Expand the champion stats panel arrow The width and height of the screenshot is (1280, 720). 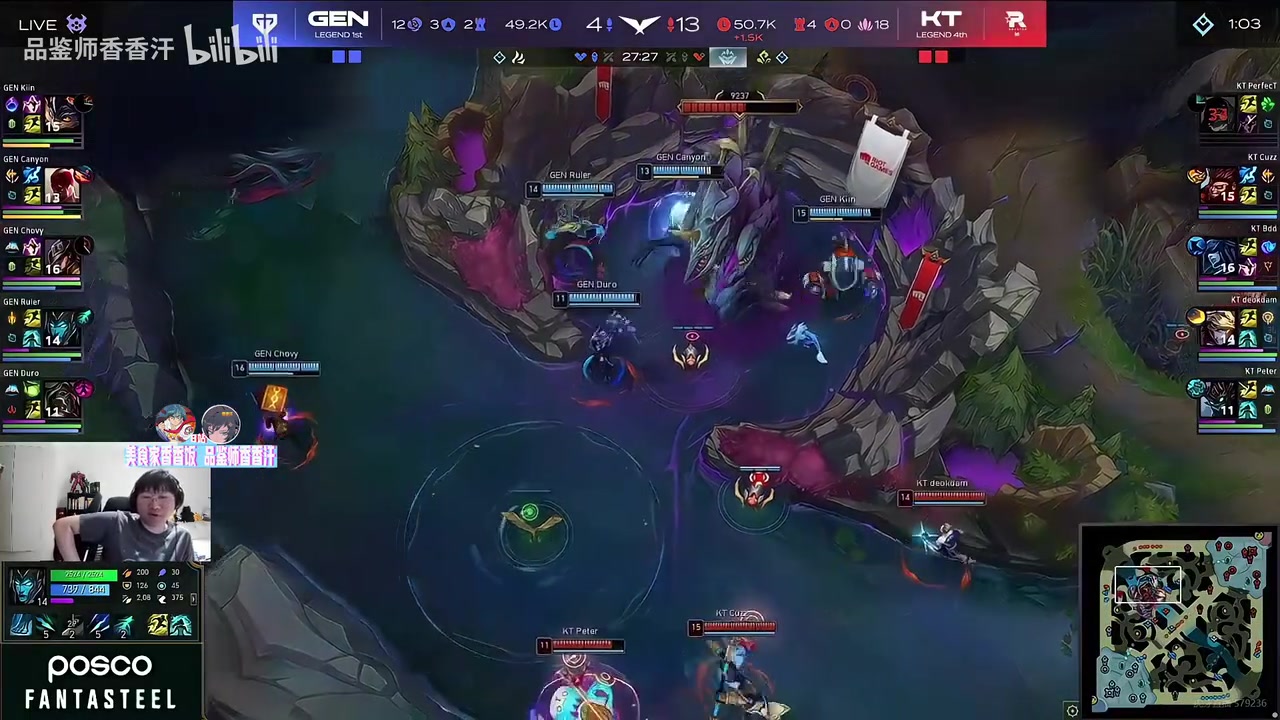[193, 599]
